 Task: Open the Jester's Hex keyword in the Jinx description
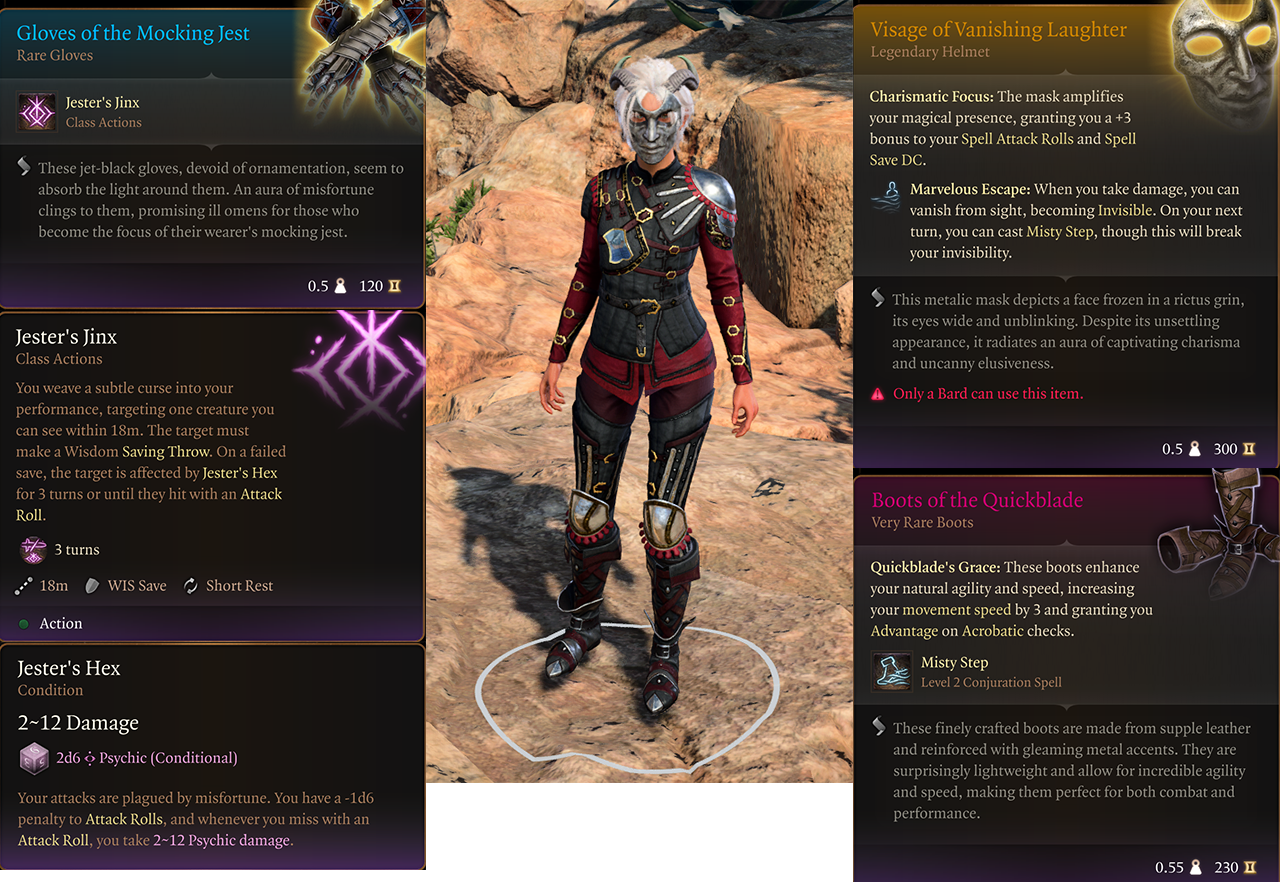point(240,473)
